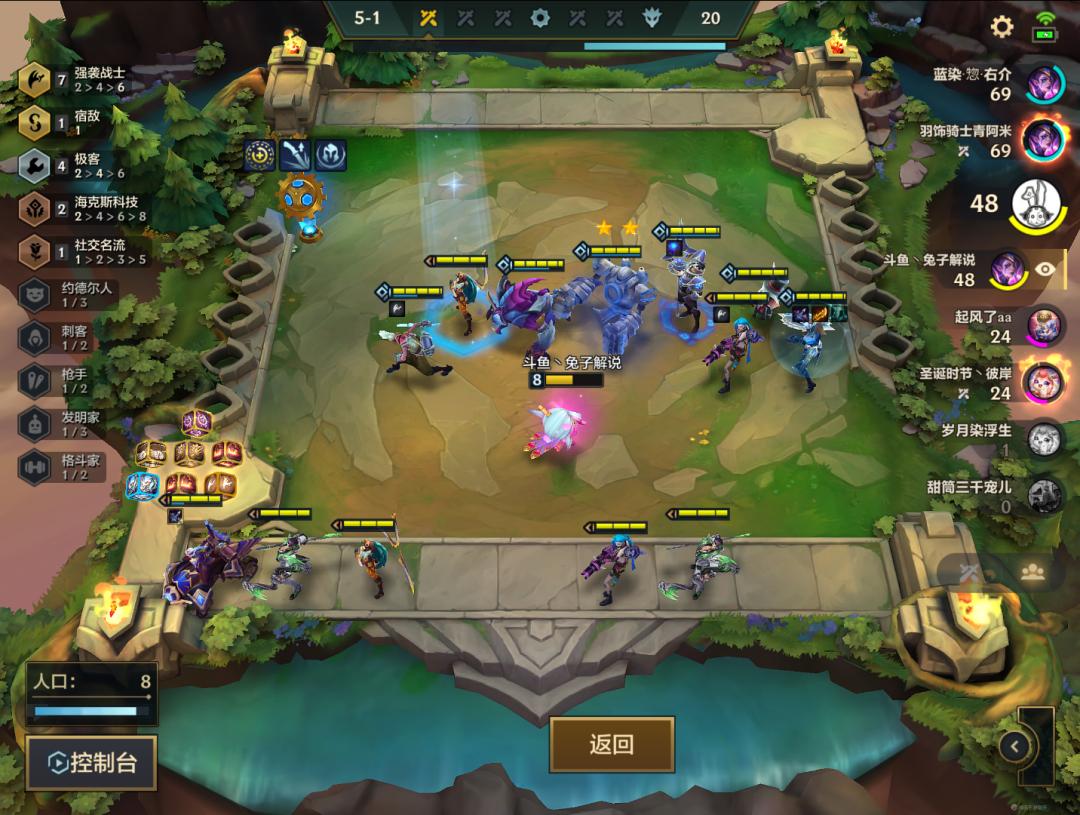Expand the side panel arrow button

coord(1015,746)
